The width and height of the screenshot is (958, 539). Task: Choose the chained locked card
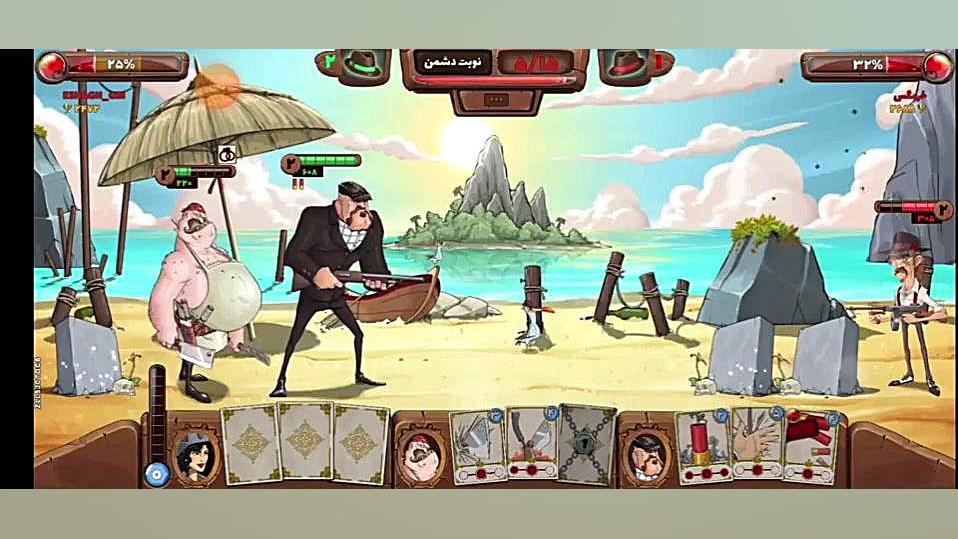point(586,444)
